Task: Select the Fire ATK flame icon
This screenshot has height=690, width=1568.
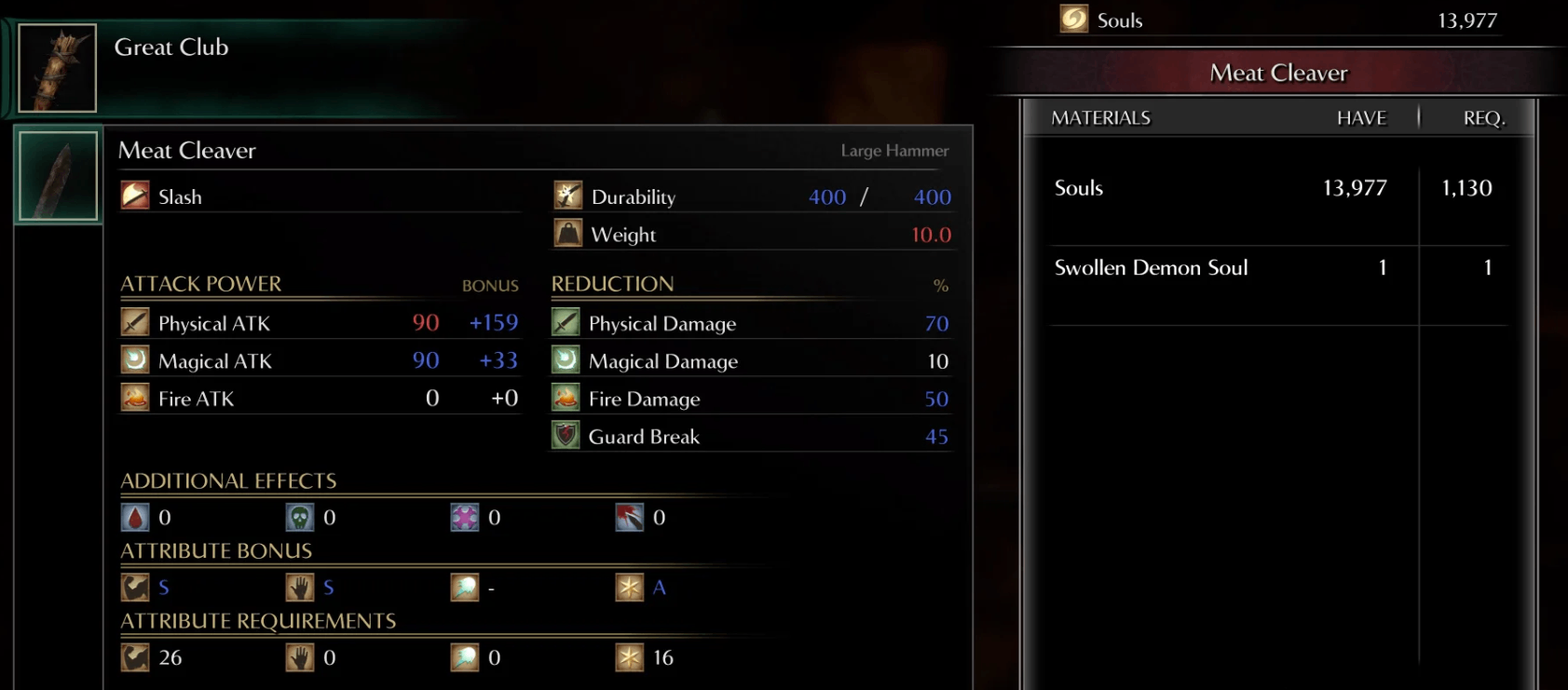Action: (x=134, y=398)
